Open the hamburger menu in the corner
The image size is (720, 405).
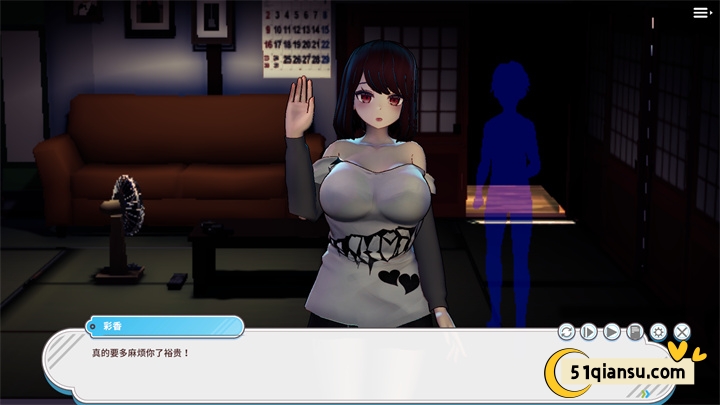701,13
